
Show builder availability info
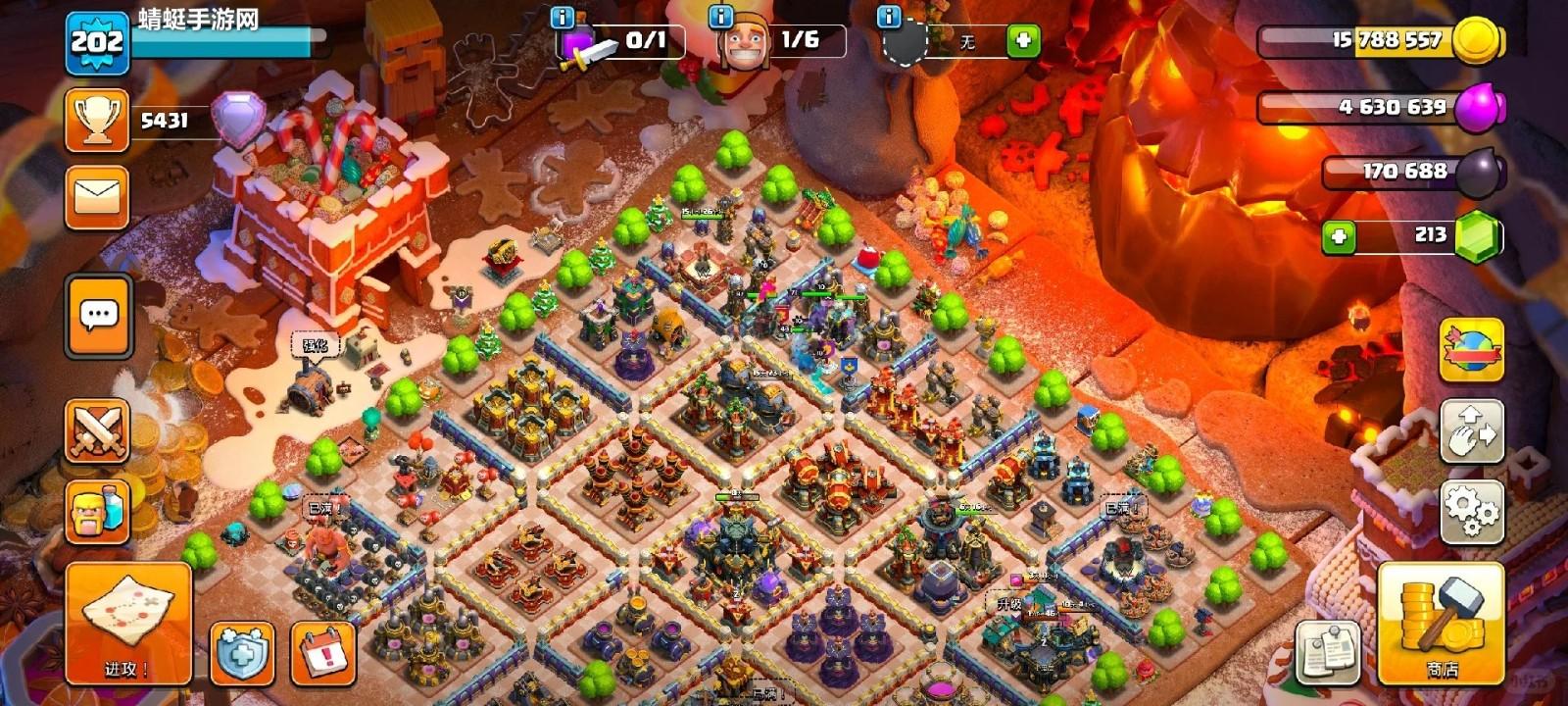coord(720,17)
